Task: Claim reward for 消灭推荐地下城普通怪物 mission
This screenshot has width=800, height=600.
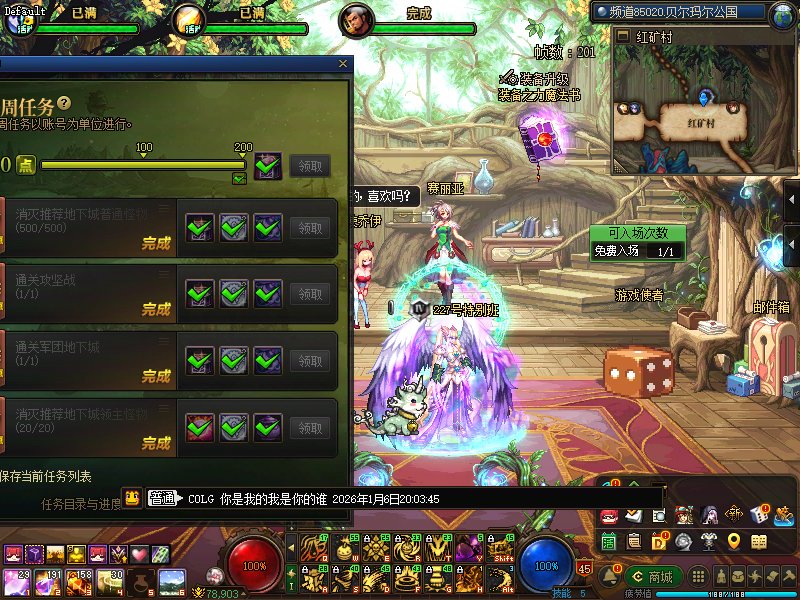Action: (x=310, y=228)
